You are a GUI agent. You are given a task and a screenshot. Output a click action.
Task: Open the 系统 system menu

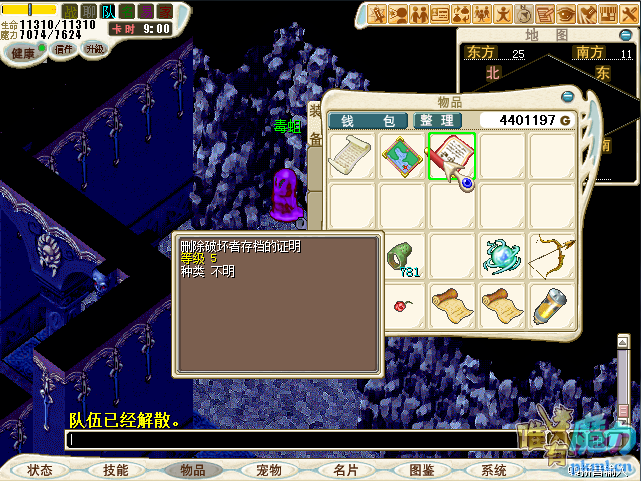click(494, 470)
